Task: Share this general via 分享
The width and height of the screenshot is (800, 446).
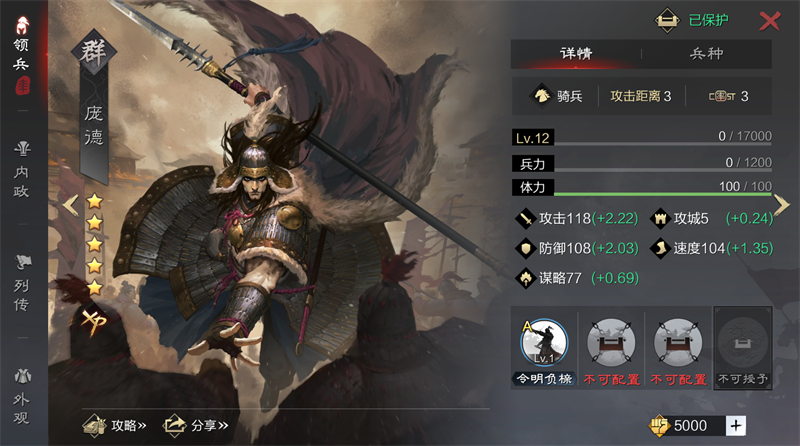Action: [x=196, y=425]
